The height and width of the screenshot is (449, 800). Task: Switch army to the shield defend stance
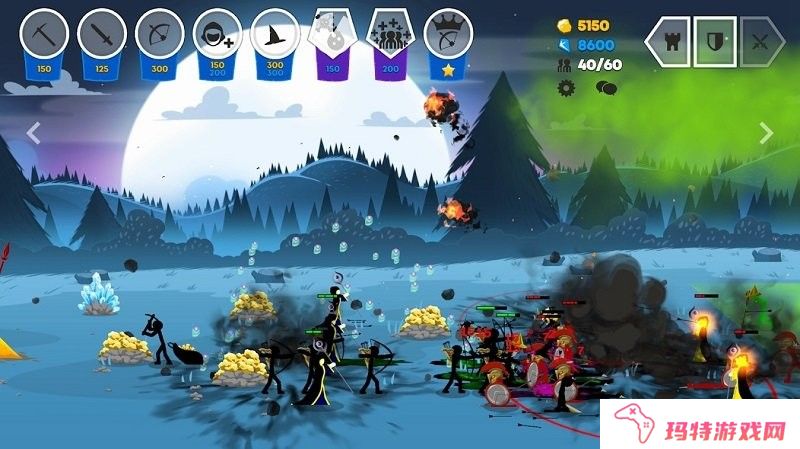(x=715, y=42)
